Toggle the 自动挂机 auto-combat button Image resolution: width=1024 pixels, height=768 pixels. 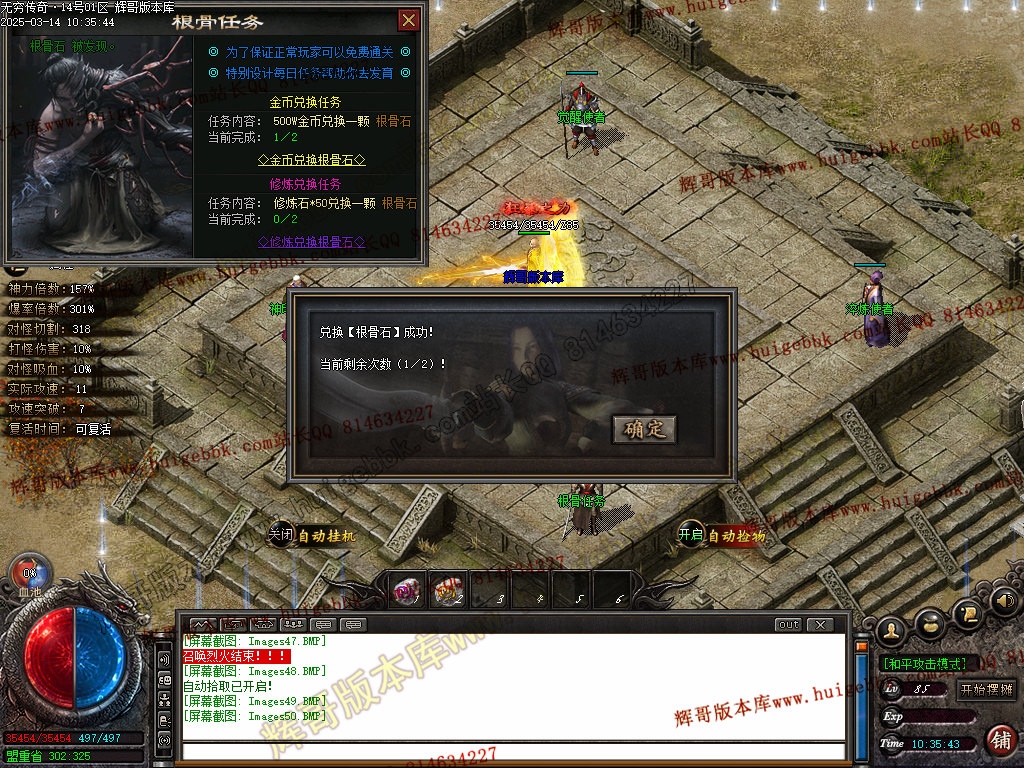pos(312,535)
